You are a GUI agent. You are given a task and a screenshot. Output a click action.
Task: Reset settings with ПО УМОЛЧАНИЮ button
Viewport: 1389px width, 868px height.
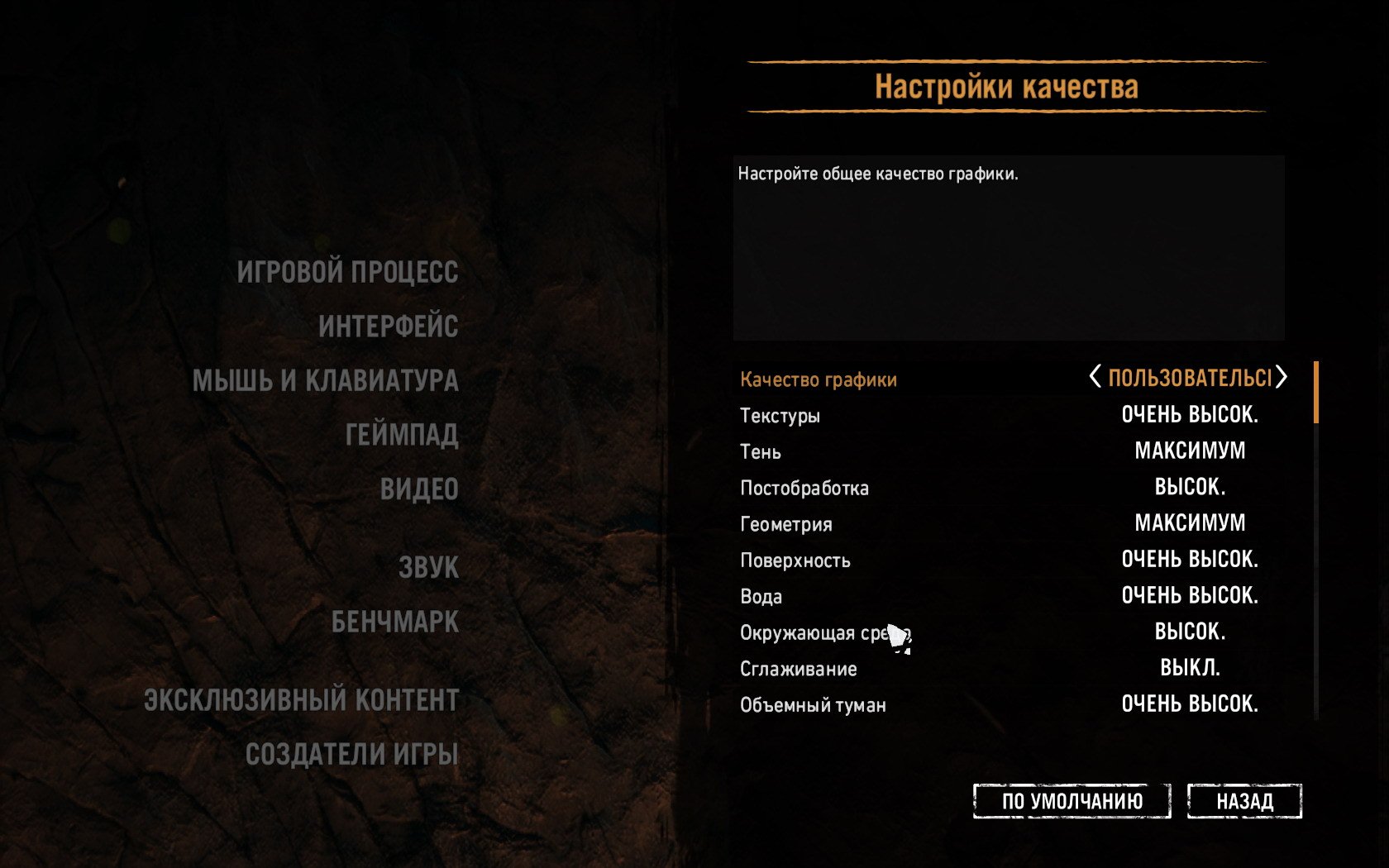(x=1072, y=801)
